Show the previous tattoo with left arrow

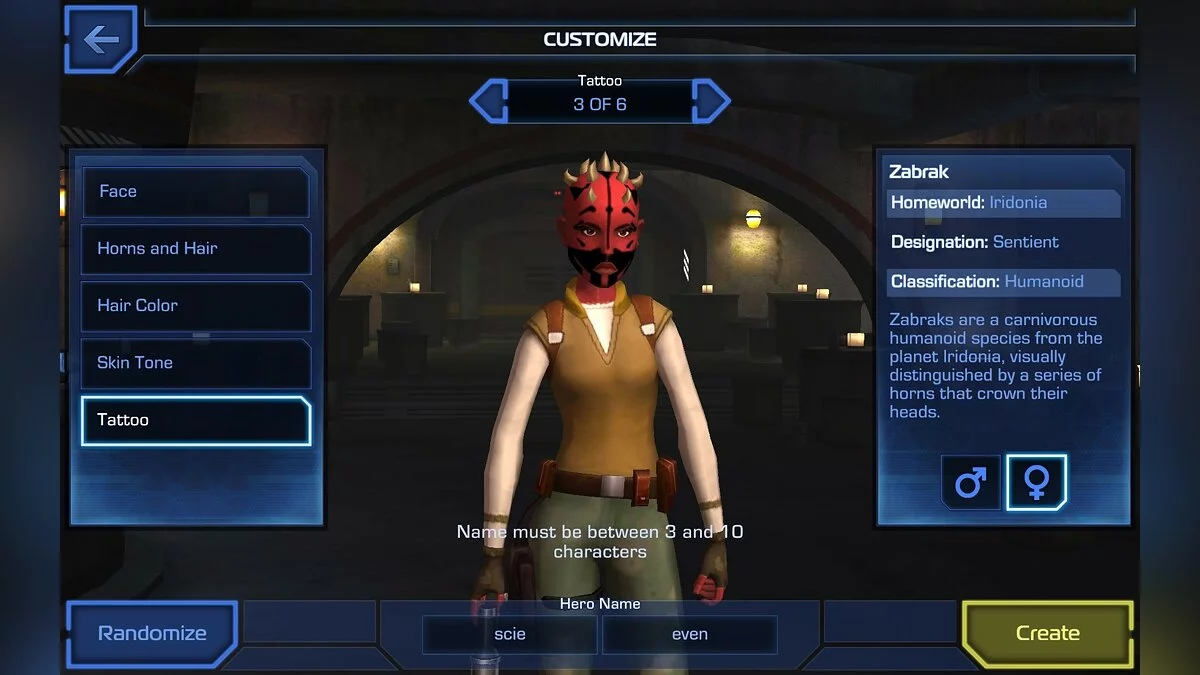point(487,102)
